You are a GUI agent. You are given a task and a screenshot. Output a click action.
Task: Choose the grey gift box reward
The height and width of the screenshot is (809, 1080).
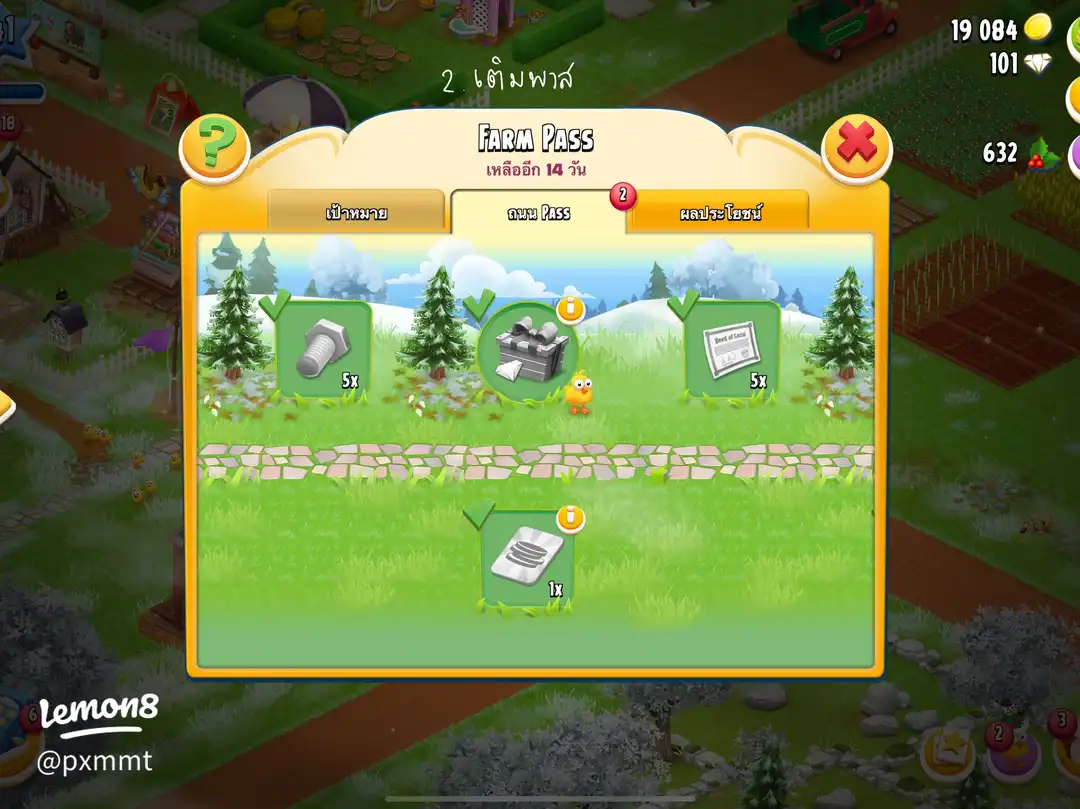528,352
